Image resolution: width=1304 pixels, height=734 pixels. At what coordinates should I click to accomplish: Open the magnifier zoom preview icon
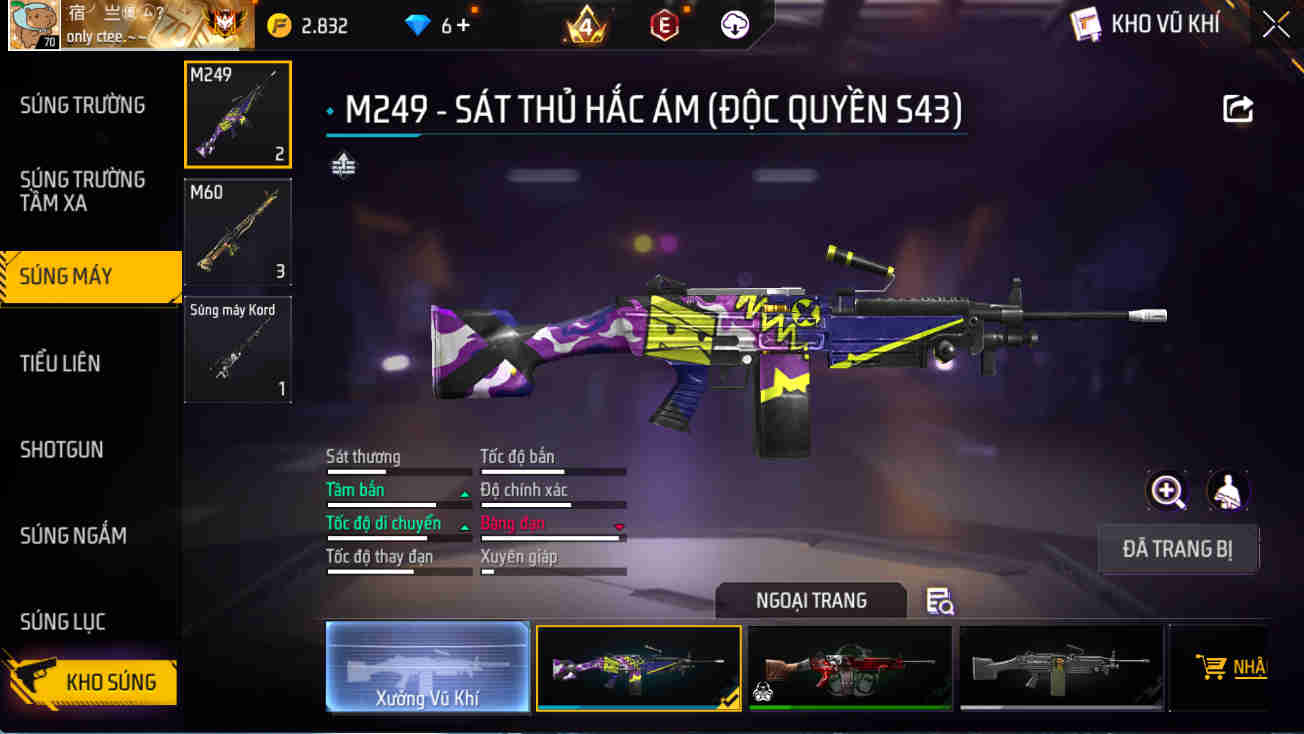[1167, 492]
